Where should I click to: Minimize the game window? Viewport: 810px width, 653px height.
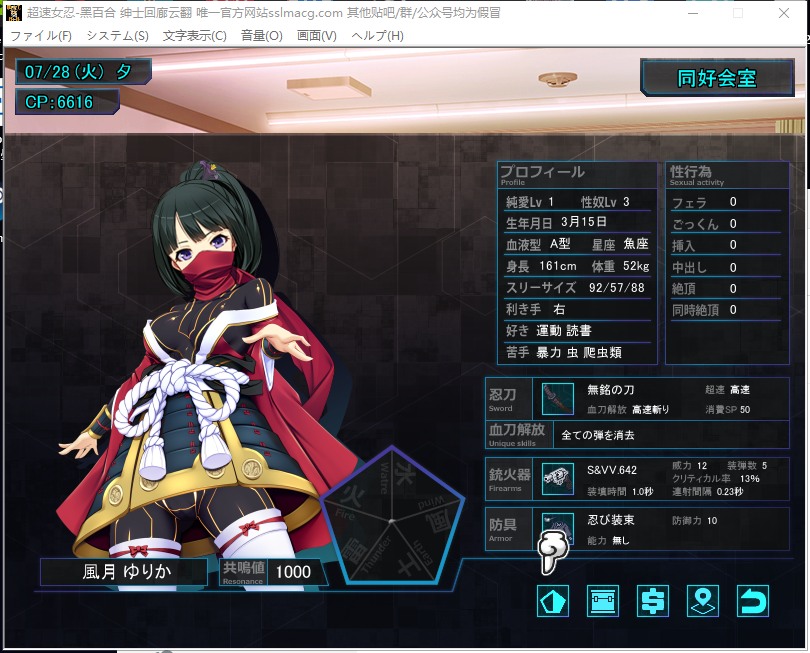[691, 13]
